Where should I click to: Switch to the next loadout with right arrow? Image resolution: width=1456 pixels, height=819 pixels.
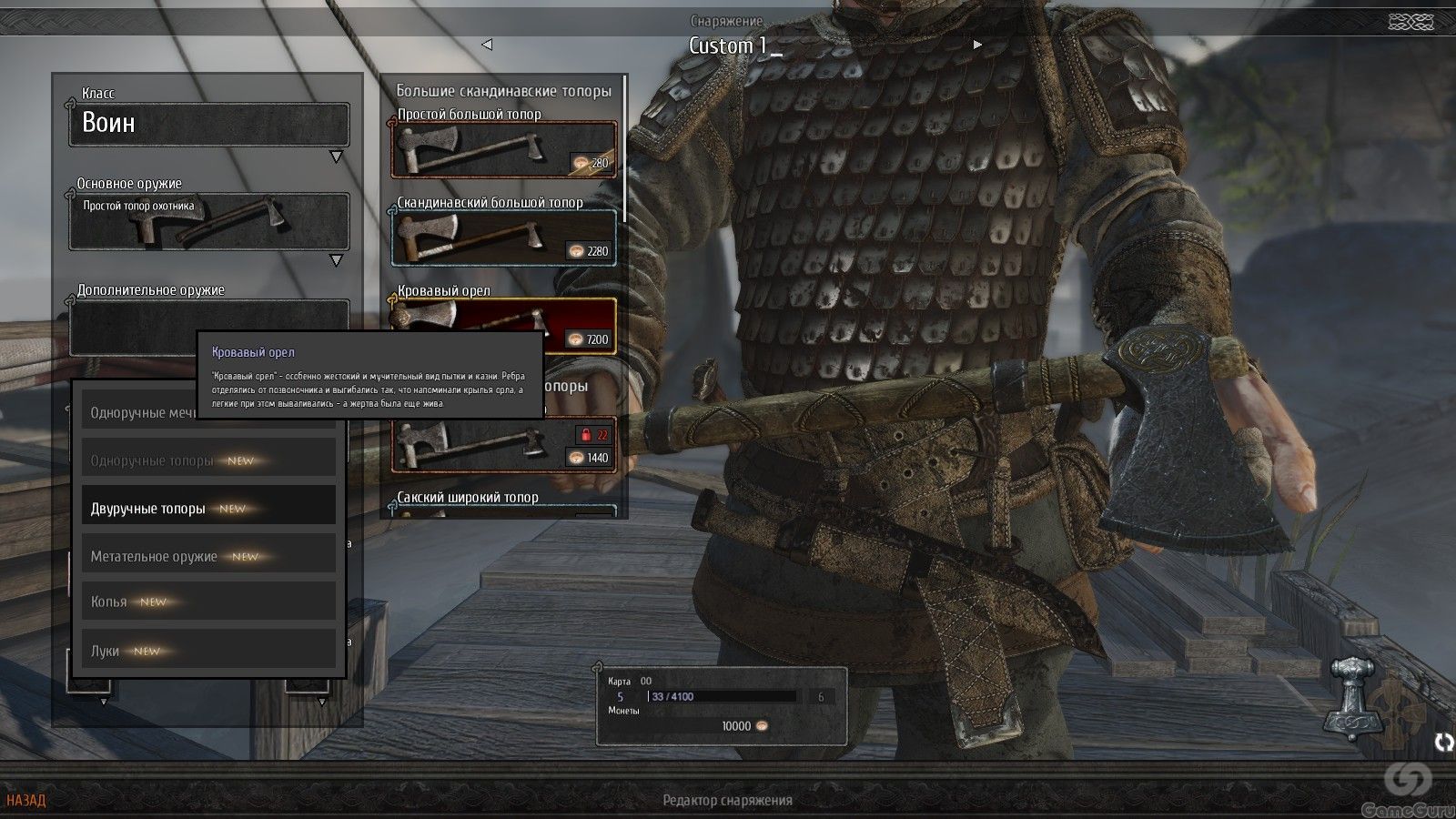point(977,45)
